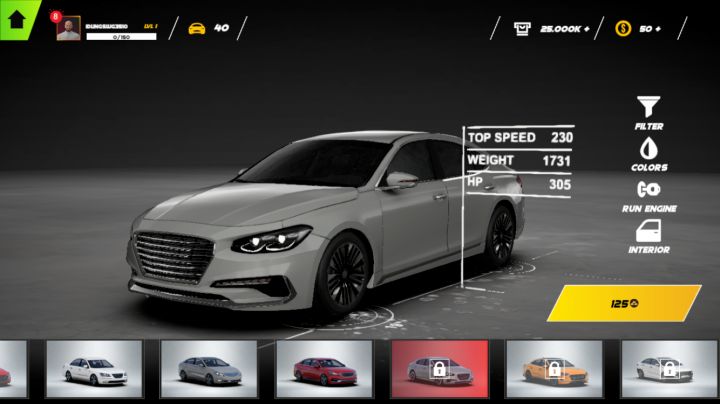Select the unlocked silver sedan thumbnail
The image size is (720, 404).
pyautogui.click(x=209, y=370)
